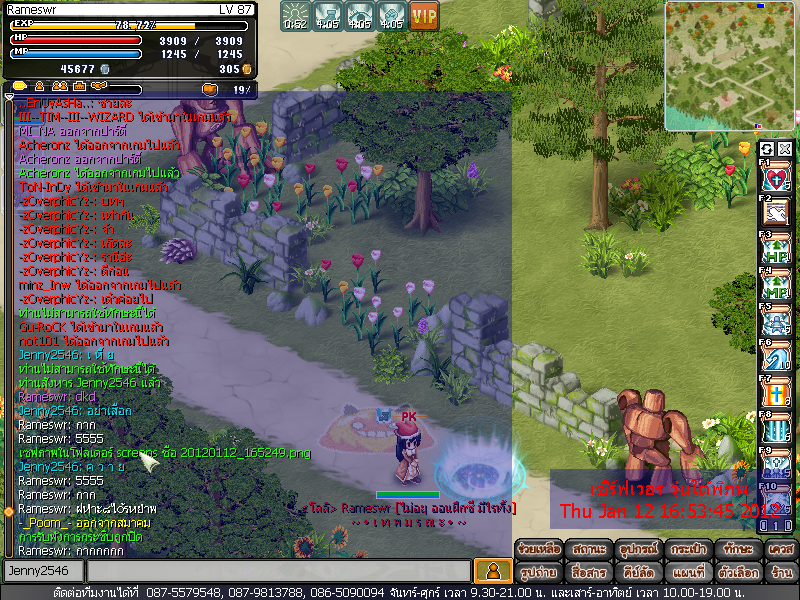Open the ตัวเลือก (Options) menu

[736, 573]
